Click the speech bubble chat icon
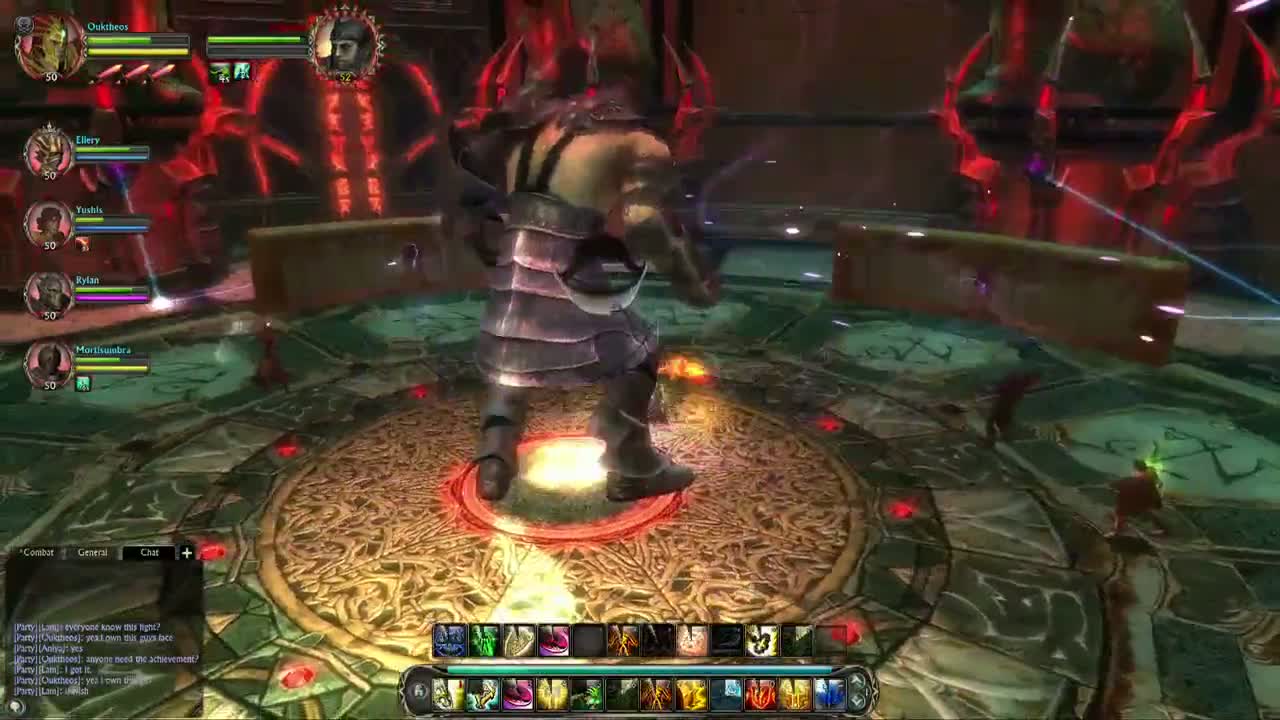The height and width of the screenshot is (720, 1280). [16, 706]
